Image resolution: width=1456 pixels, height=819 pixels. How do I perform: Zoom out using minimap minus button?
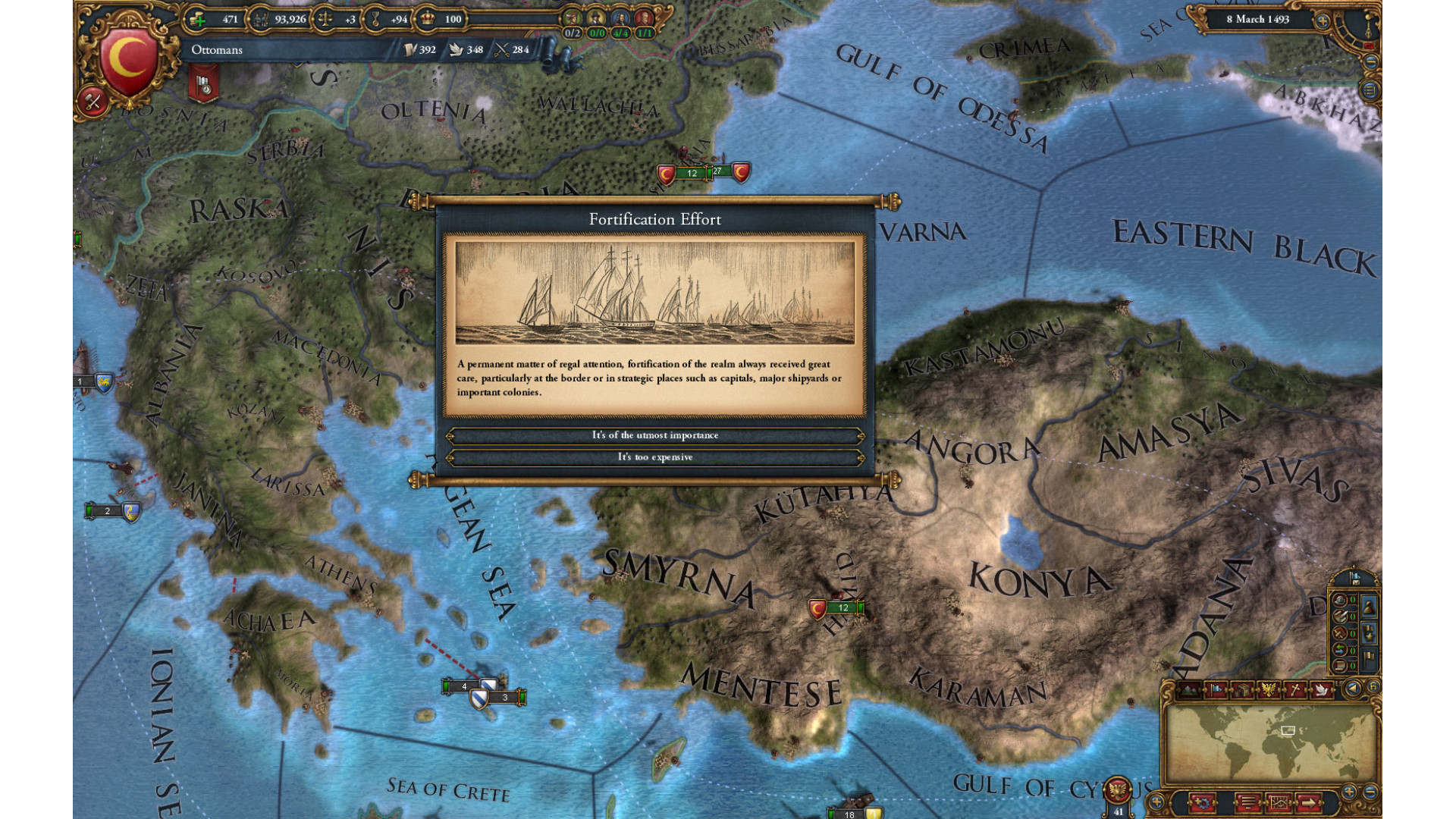click(x=1370, y=792)
